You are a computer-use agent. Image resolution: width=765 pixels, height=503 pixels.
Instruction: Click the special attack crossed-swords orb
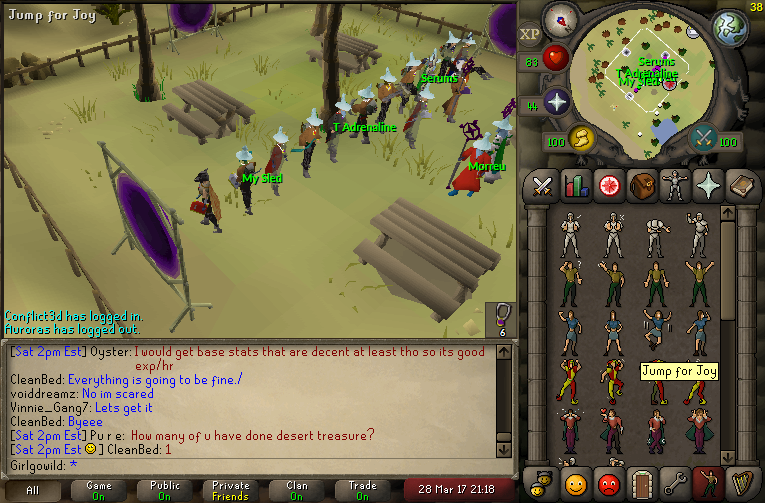(x=703, y=137)
